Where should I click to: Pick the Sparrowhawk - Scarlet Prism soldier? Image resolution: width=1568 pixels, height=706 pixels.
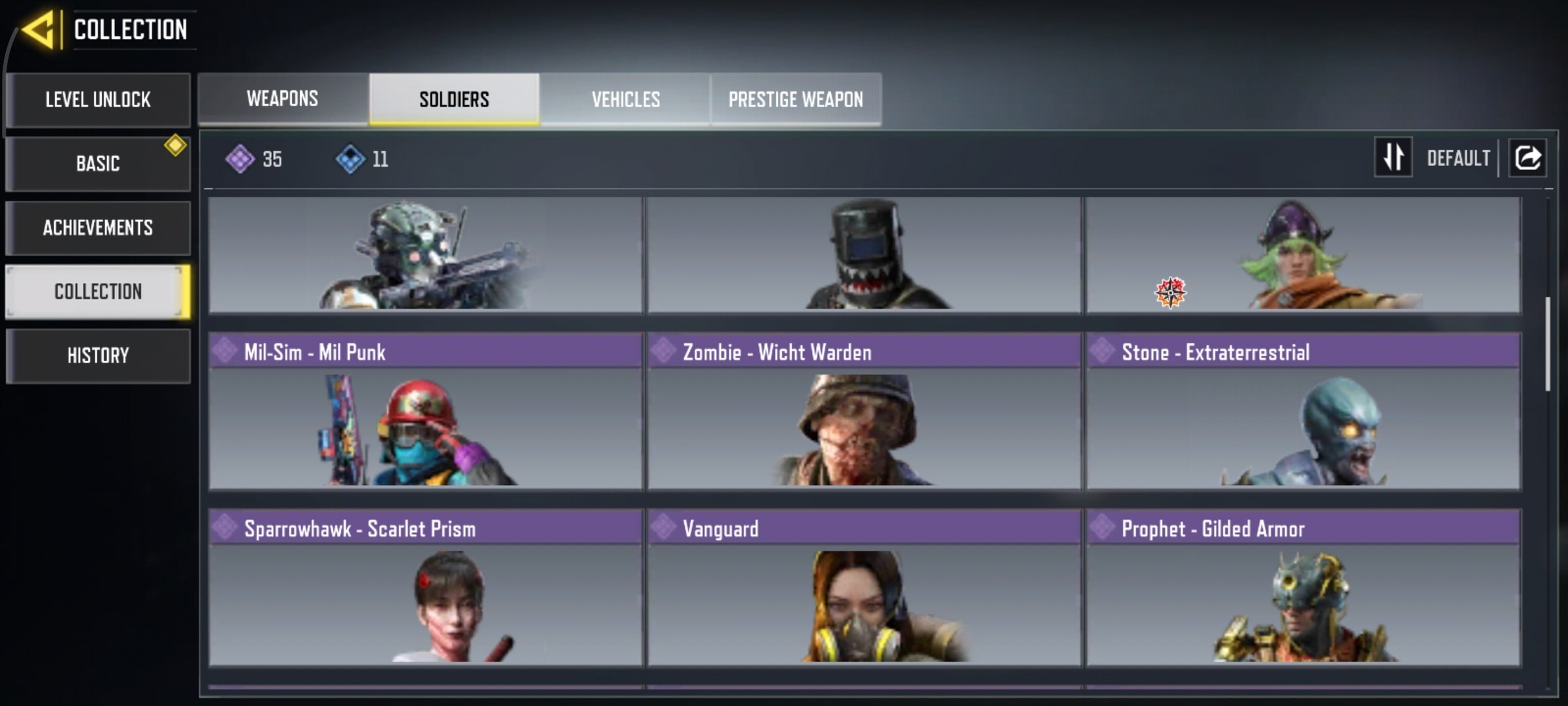pos(425,588)
